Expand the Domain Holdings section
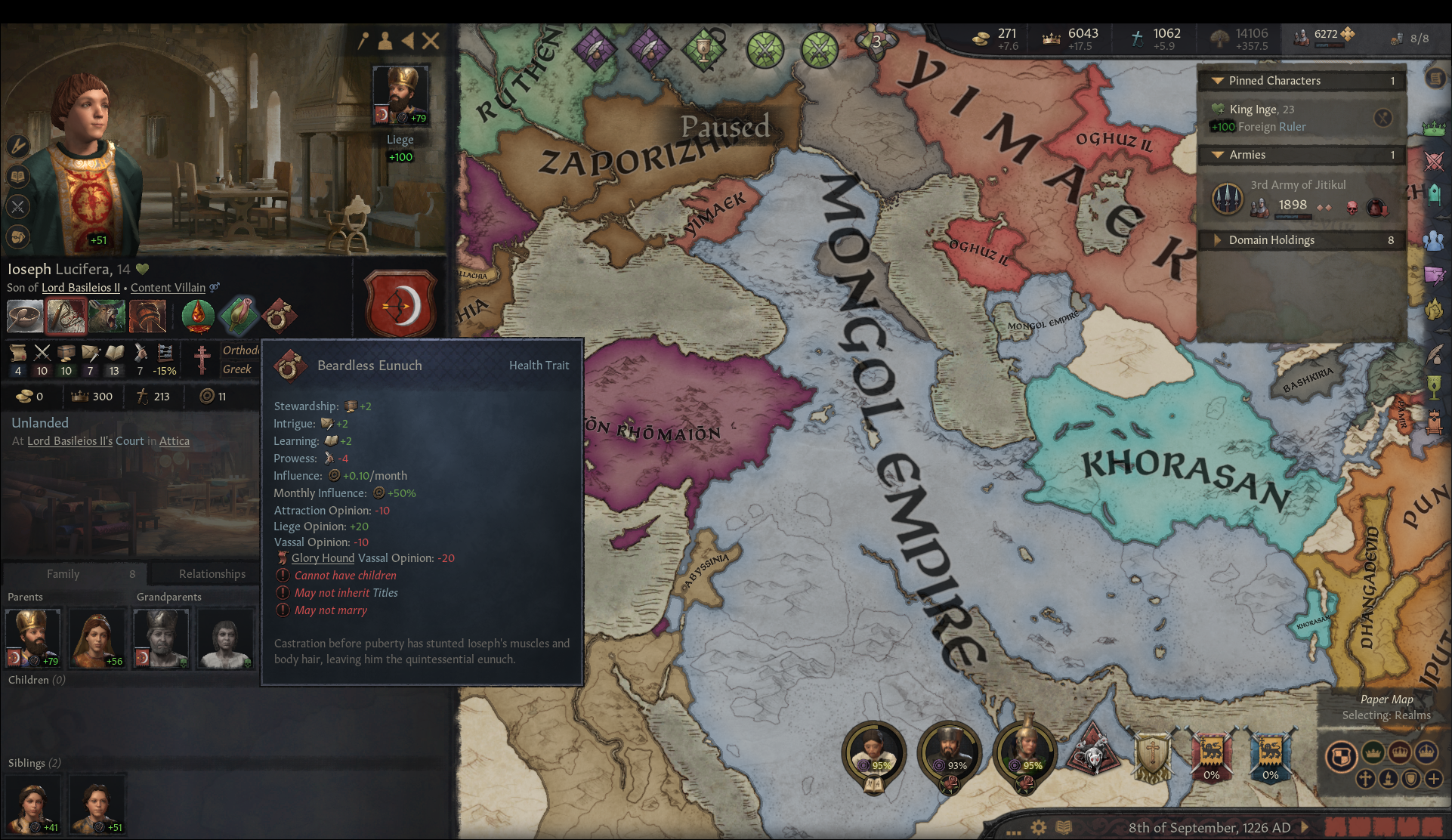Screen dimensions: 1452x840 (1218, 239)
